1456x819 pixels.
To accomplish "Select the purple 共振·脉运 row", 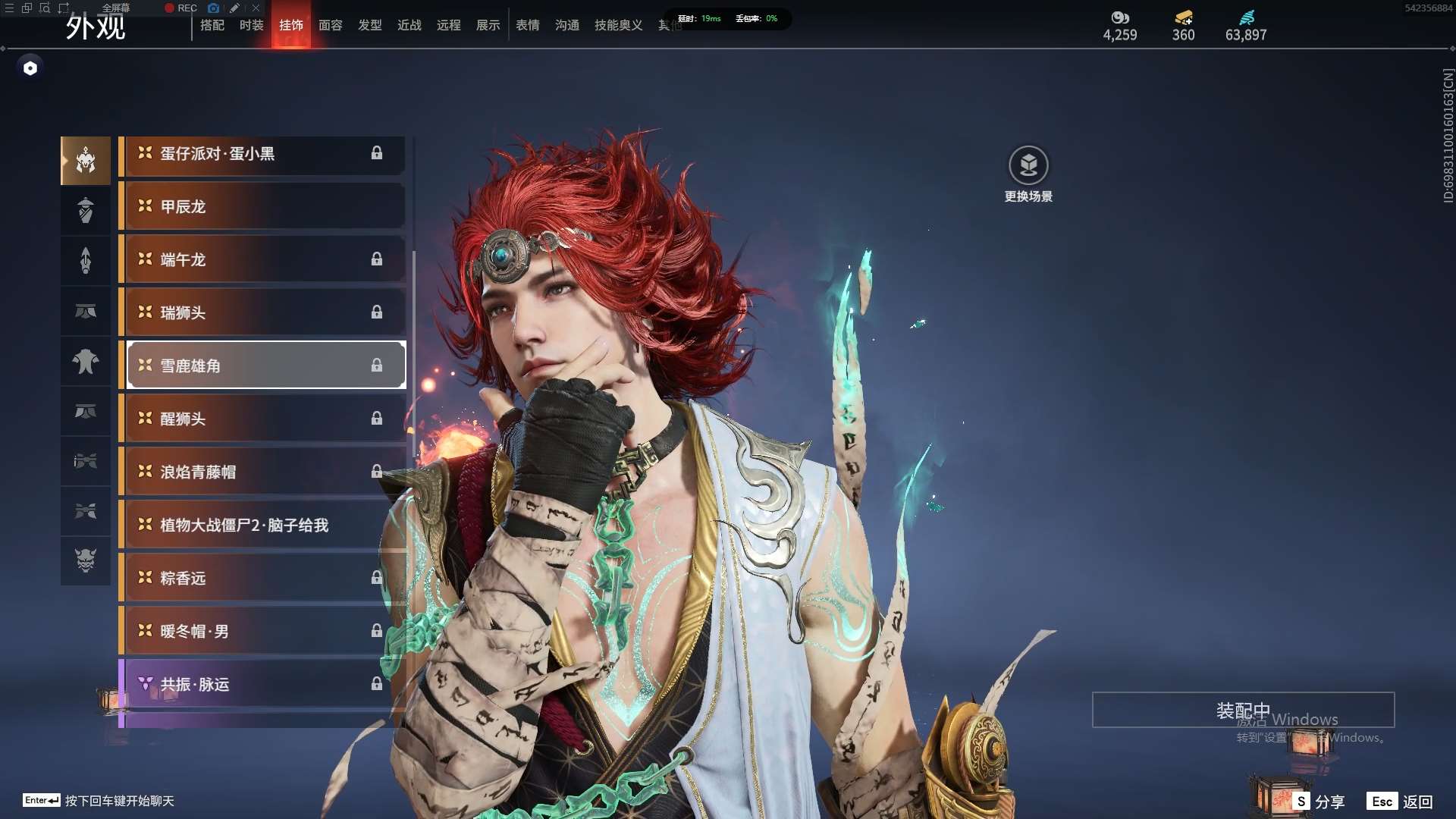I will coord(262,685).
